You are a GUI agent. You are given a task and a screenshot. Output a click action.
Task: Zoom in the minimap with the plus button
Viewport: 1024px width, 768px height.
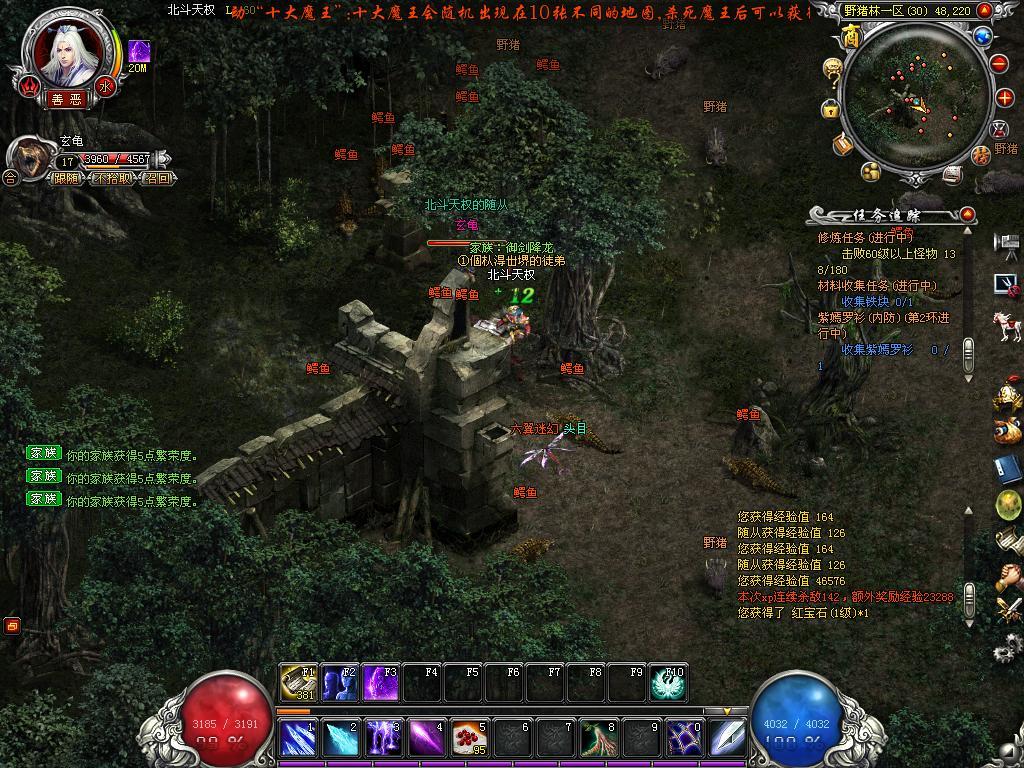(1005, 98)
